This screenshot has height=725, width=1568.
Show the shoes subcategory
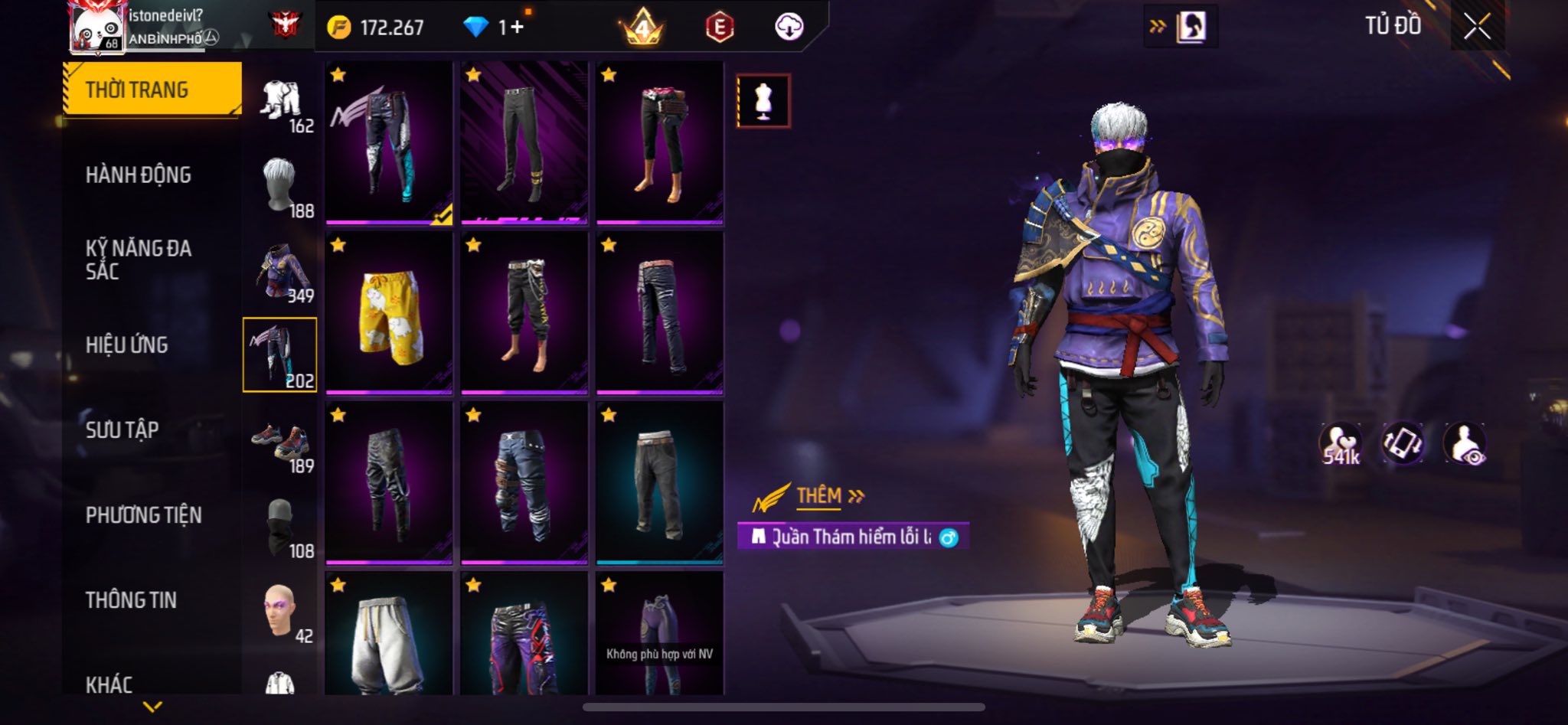click(280, 443)
